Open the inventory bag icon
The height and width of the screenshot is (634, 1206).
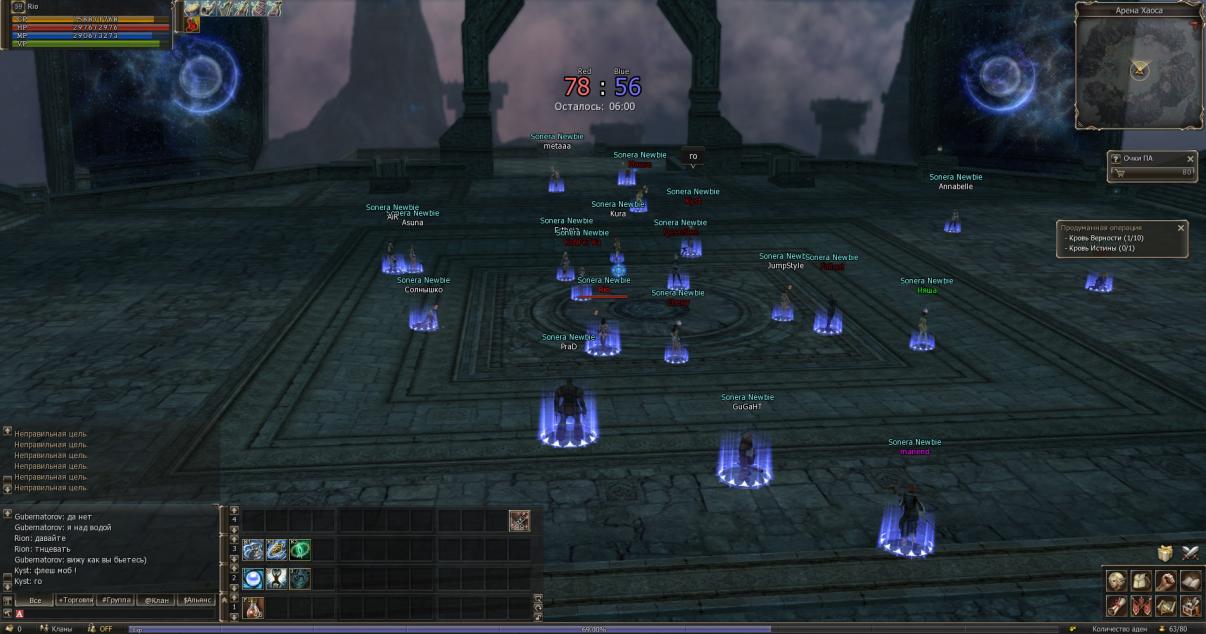(1141, 581)
